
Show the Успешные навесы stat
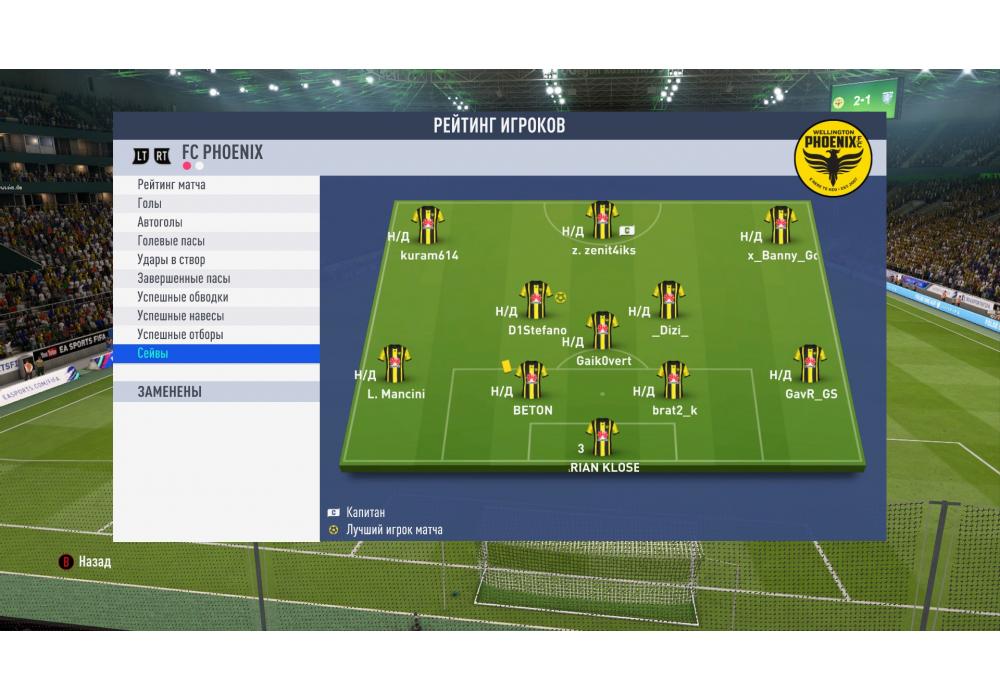(x=180, y=316)
